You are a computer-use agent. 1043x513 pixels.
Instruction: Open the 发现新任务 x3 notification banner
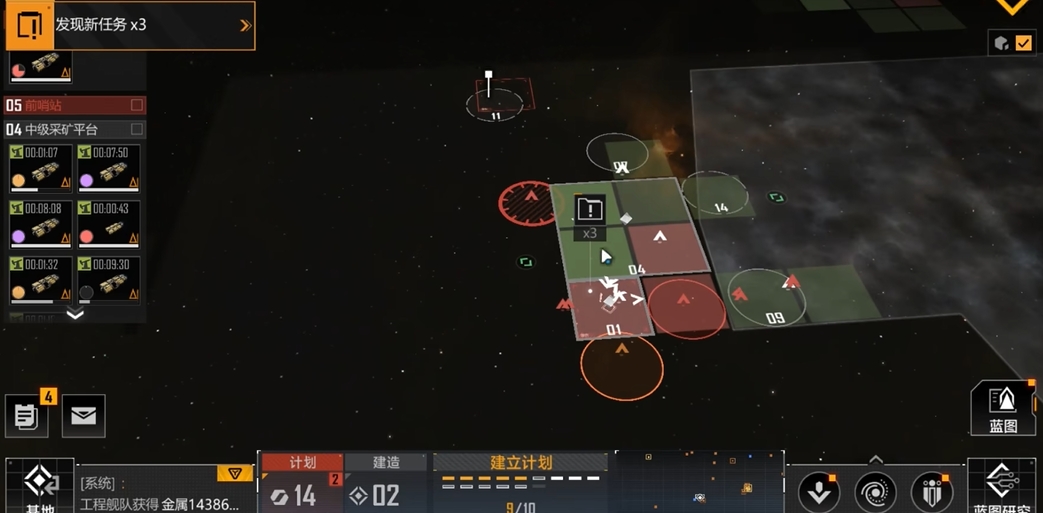coord(130,25)
